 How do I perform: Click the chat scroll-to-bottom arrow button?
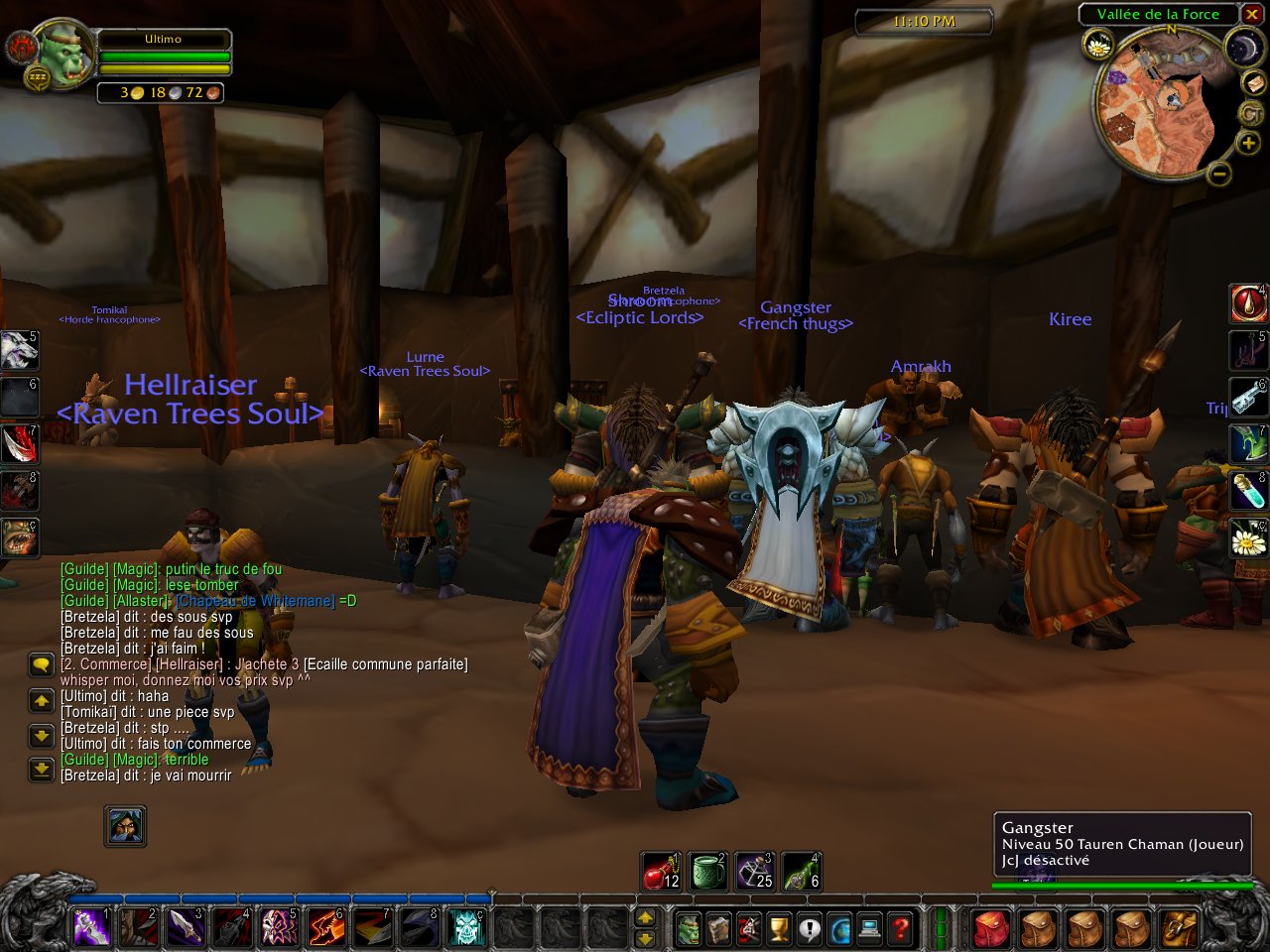pyautogui.click(x=42, y=769)
